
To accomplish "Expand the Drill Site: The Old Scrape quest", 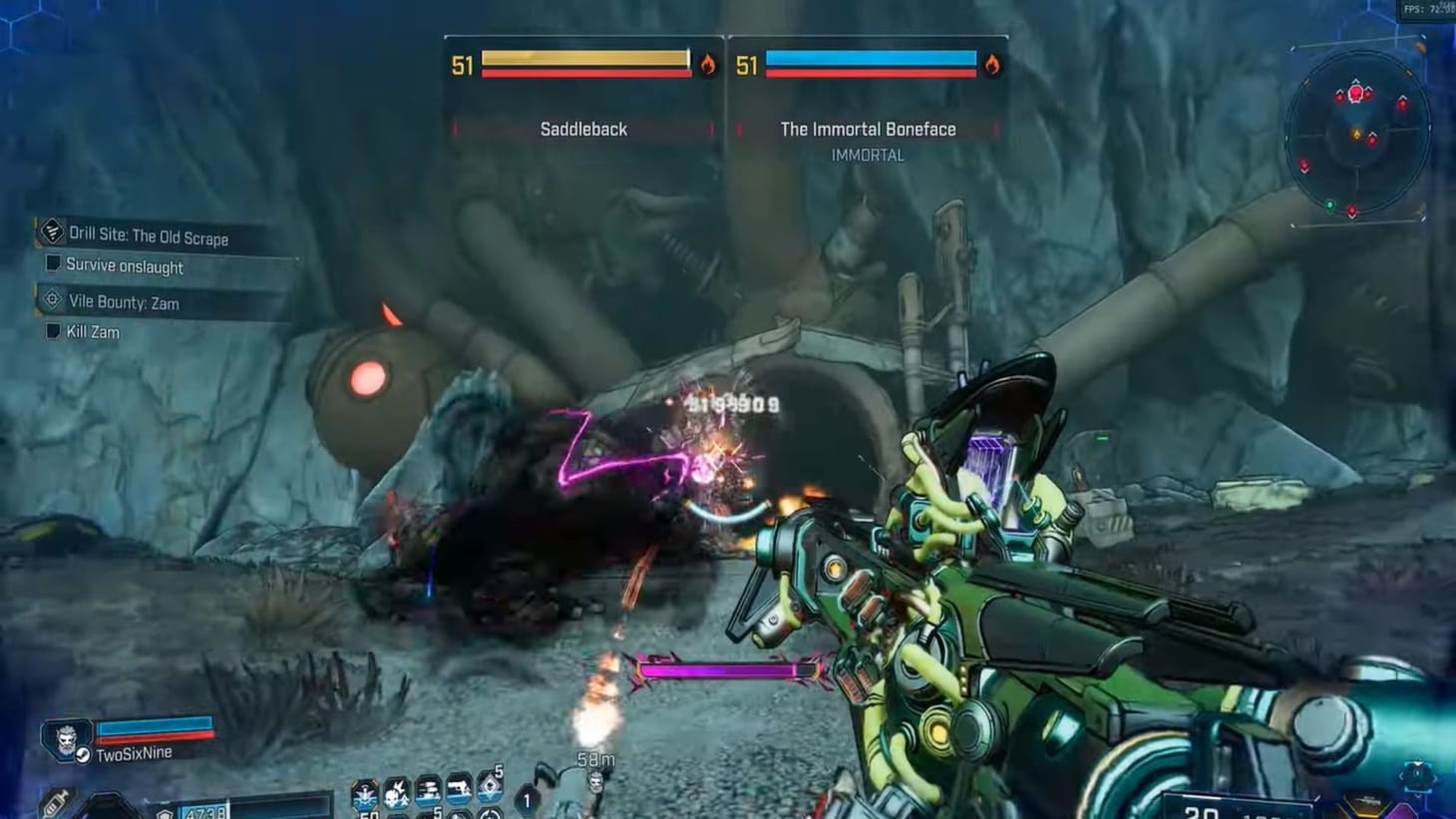I will click(145, 237).
